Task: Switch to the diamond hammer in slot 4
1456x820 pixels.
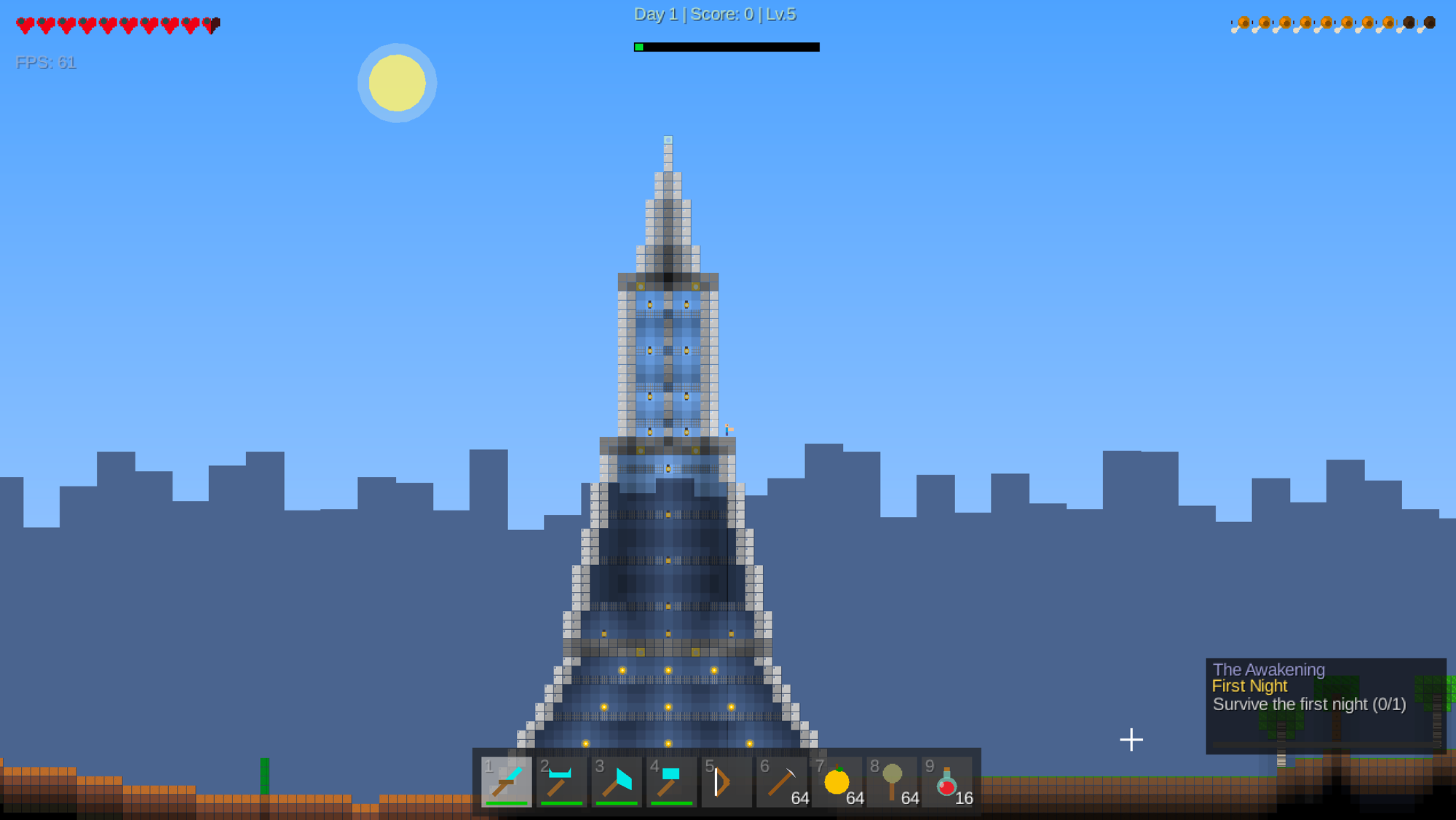Action: tap(671, 781)
